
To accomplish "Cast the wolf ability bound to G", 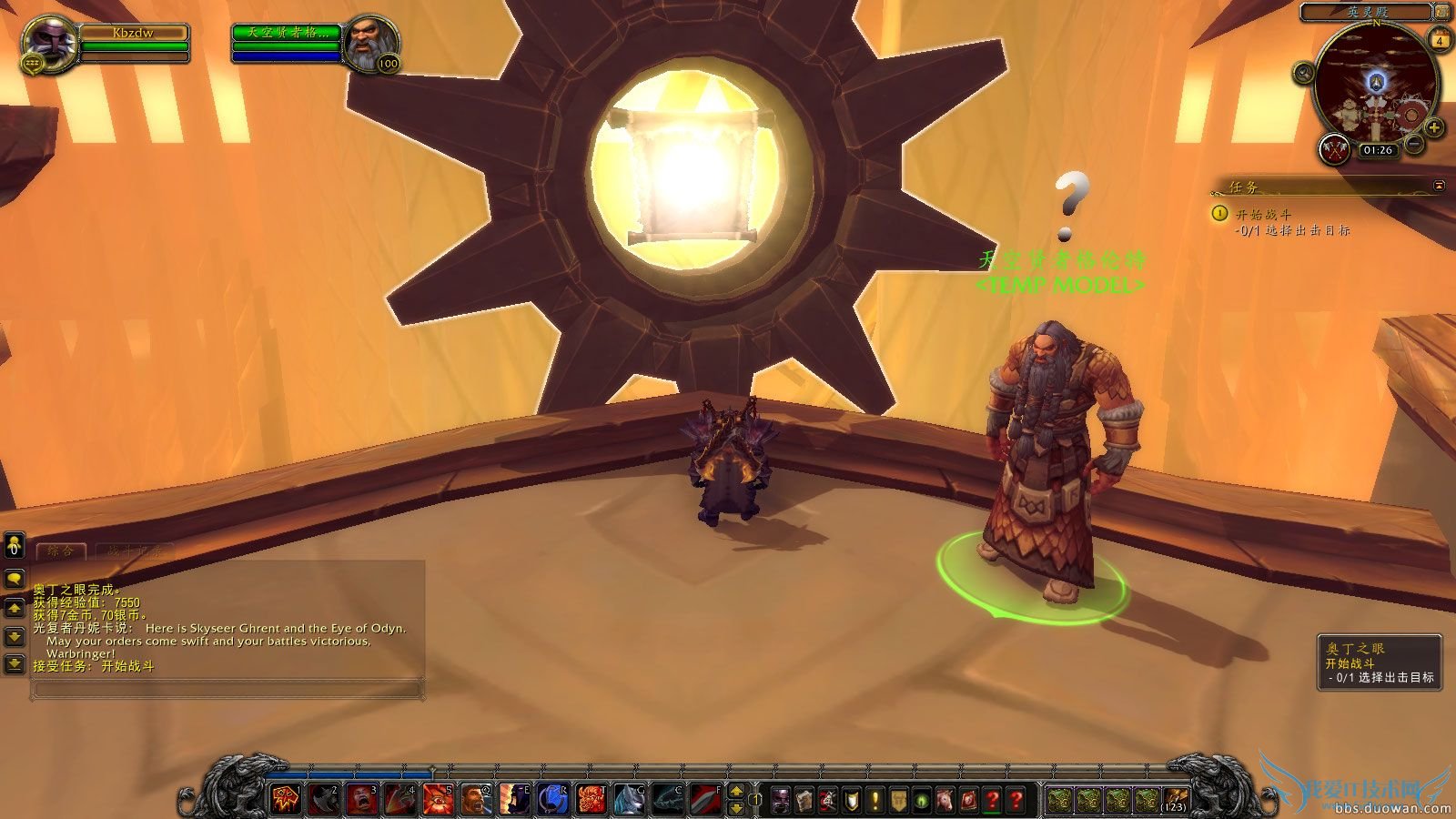I will tap(628, 798).
